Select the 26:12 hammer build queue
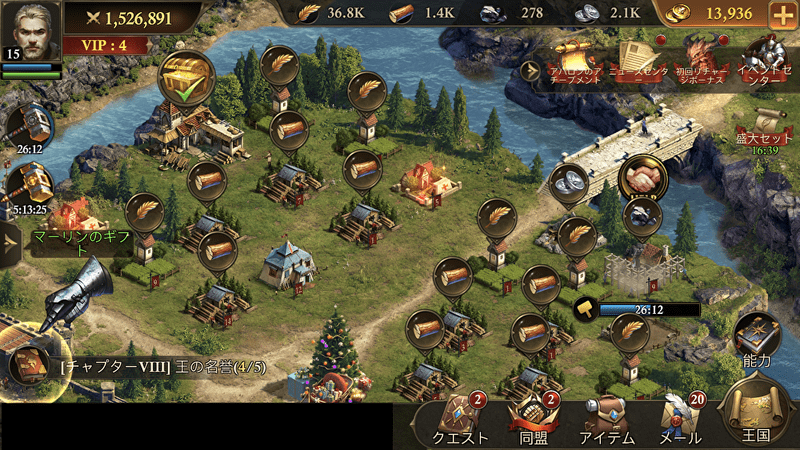The height and width of the screenshot is (450, 800). click(25, 125)
